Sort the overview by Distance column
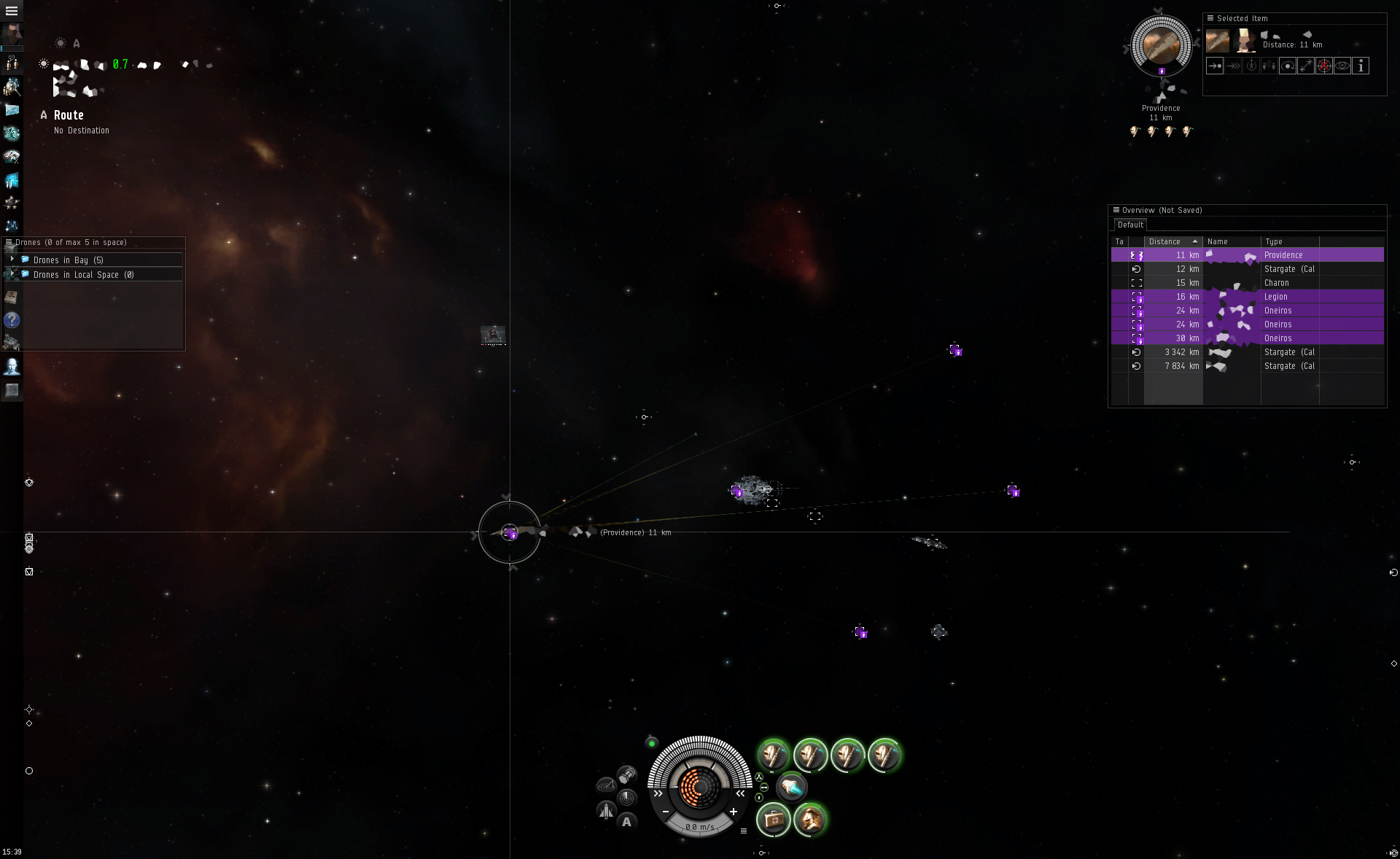The height and width of the screenshot is (859, 1400). tap(1171, 242)
